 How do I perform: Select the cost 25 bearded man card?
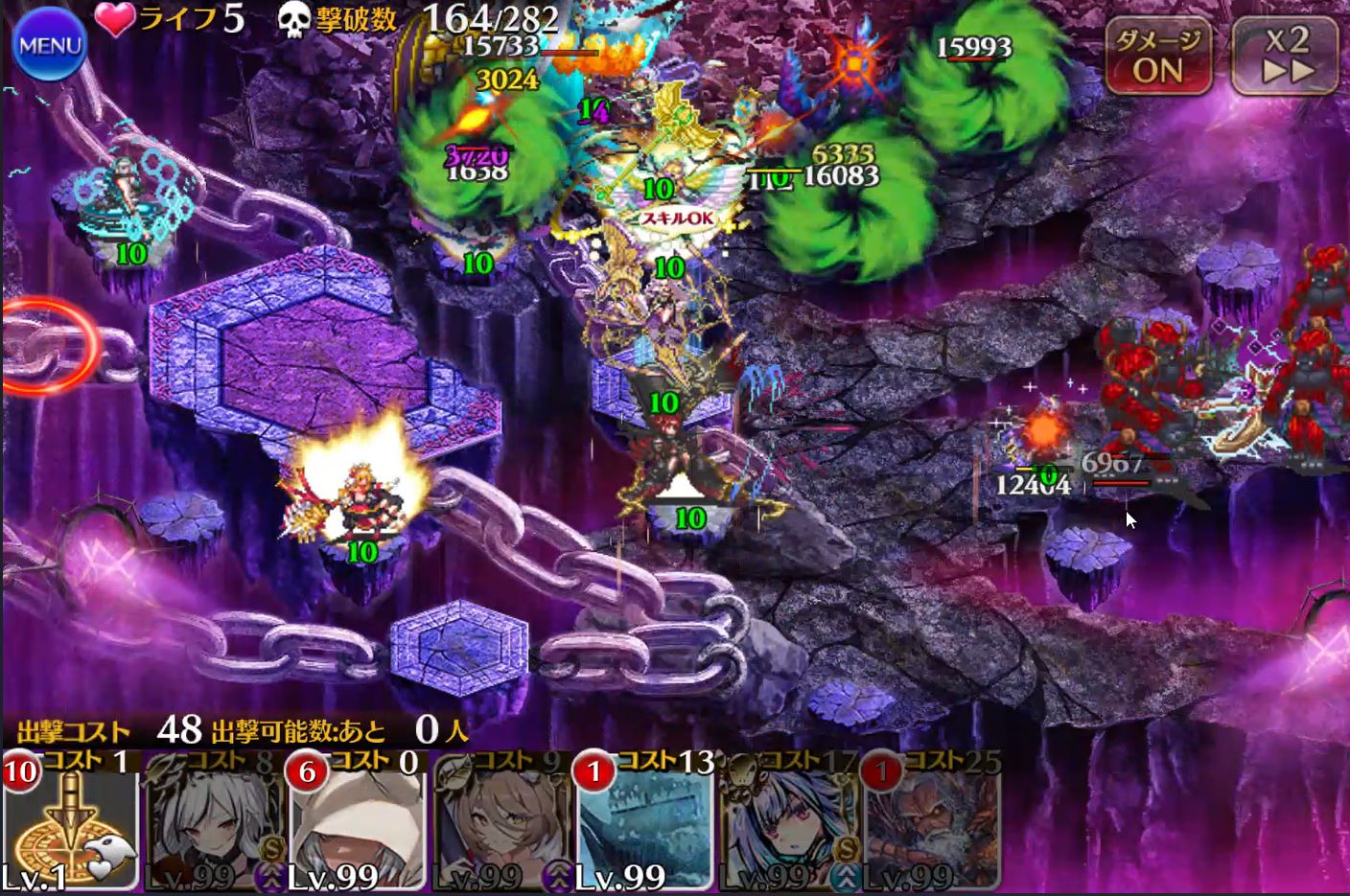click(x=933, y=822)
